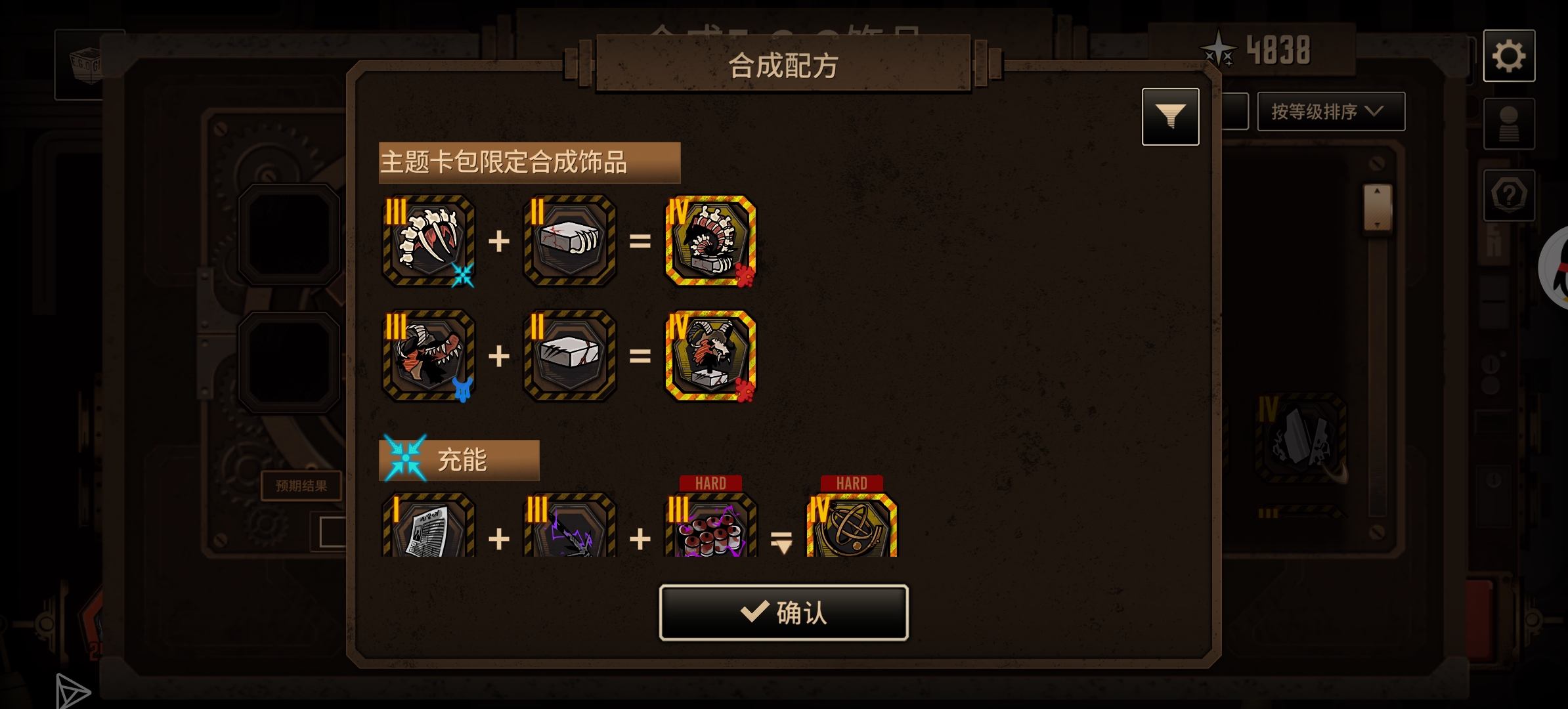This screenshot has height=709, width=1568.
Task: Switch to the 合成配方 dialog header tab
Action: click(x=783, y=66)
